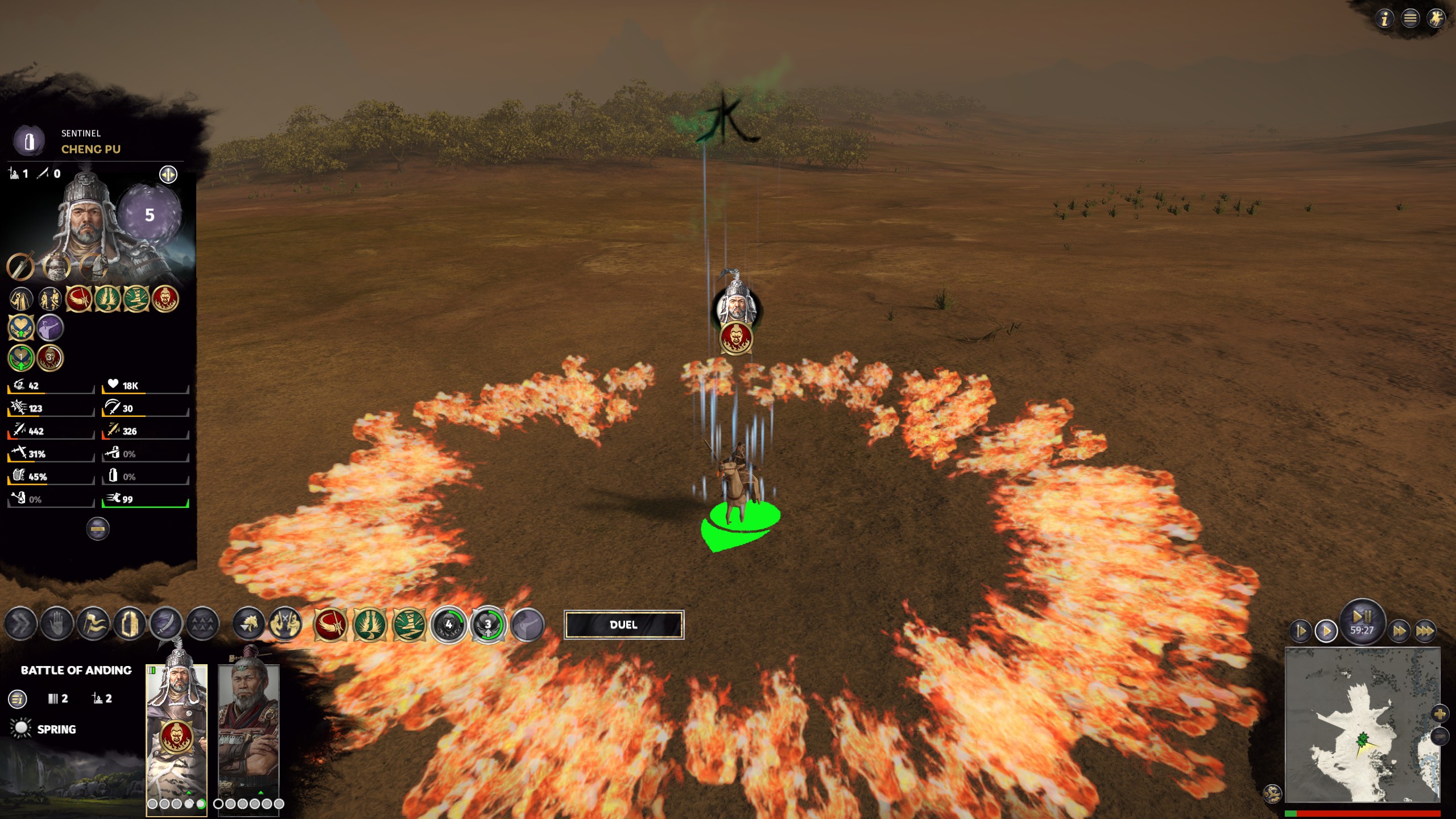1456x819 pixels.
Task: Toggle the dismount horse button
Action: pos(249,624)
